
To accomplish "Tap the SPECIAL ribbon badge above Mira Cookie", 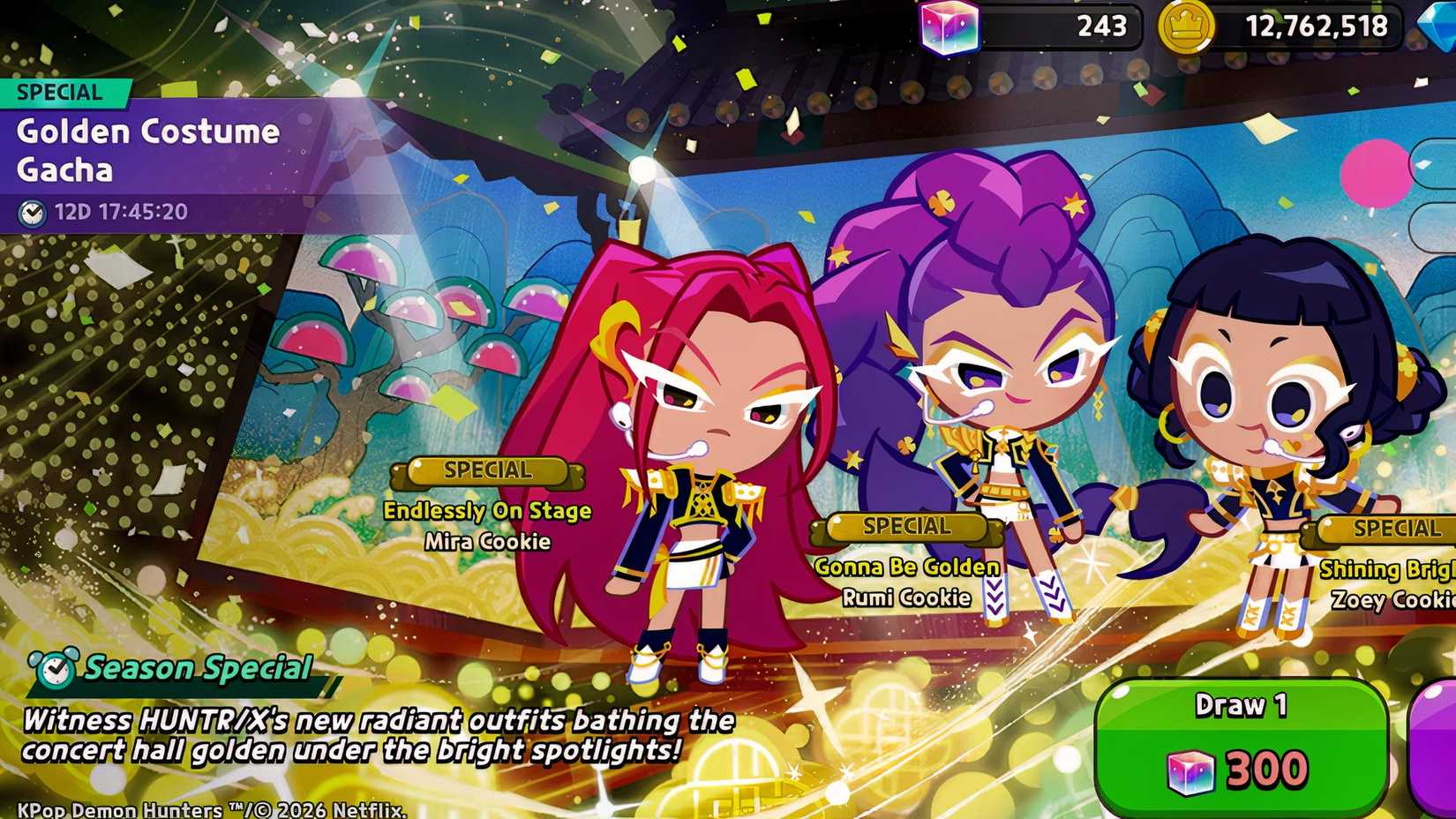I will 486,470.
